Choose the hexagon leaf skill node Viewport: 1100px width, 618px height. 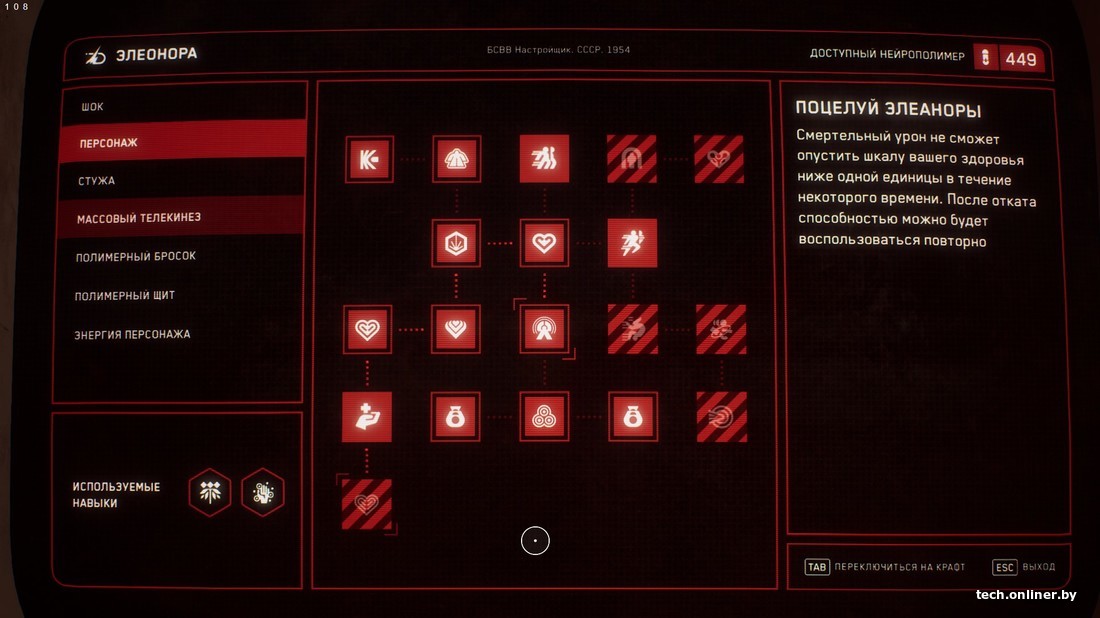point(456,243)
